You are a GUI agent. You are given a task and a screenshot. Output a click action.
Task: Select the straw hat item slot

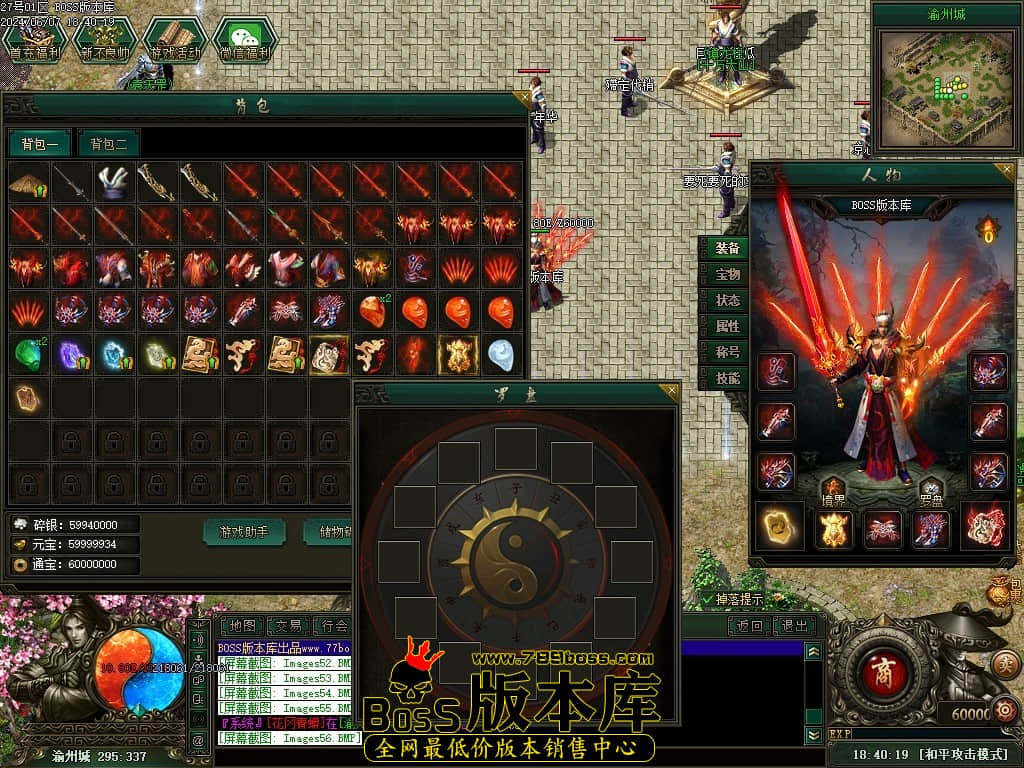pyautogui.click(x=28, y=183)
